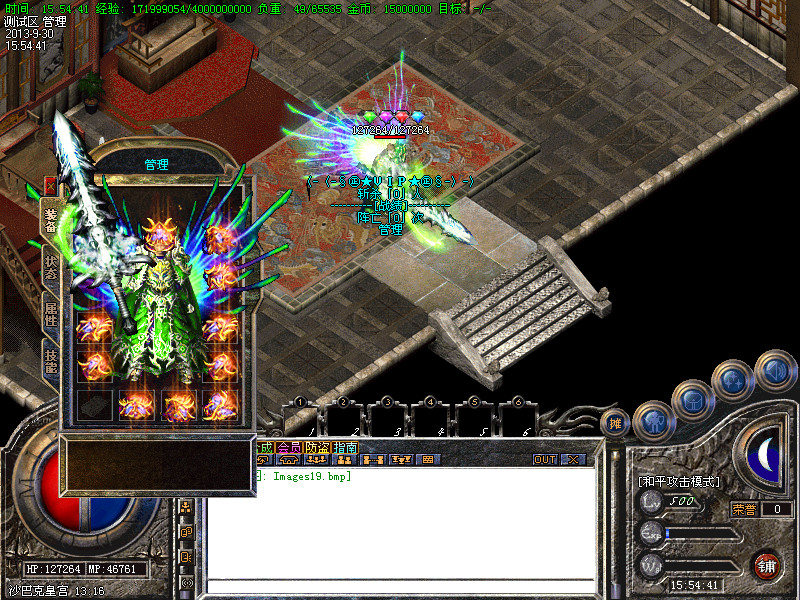Close the game with the X button
This screenshot has width=800, height=600.
(x=573, y=460)
